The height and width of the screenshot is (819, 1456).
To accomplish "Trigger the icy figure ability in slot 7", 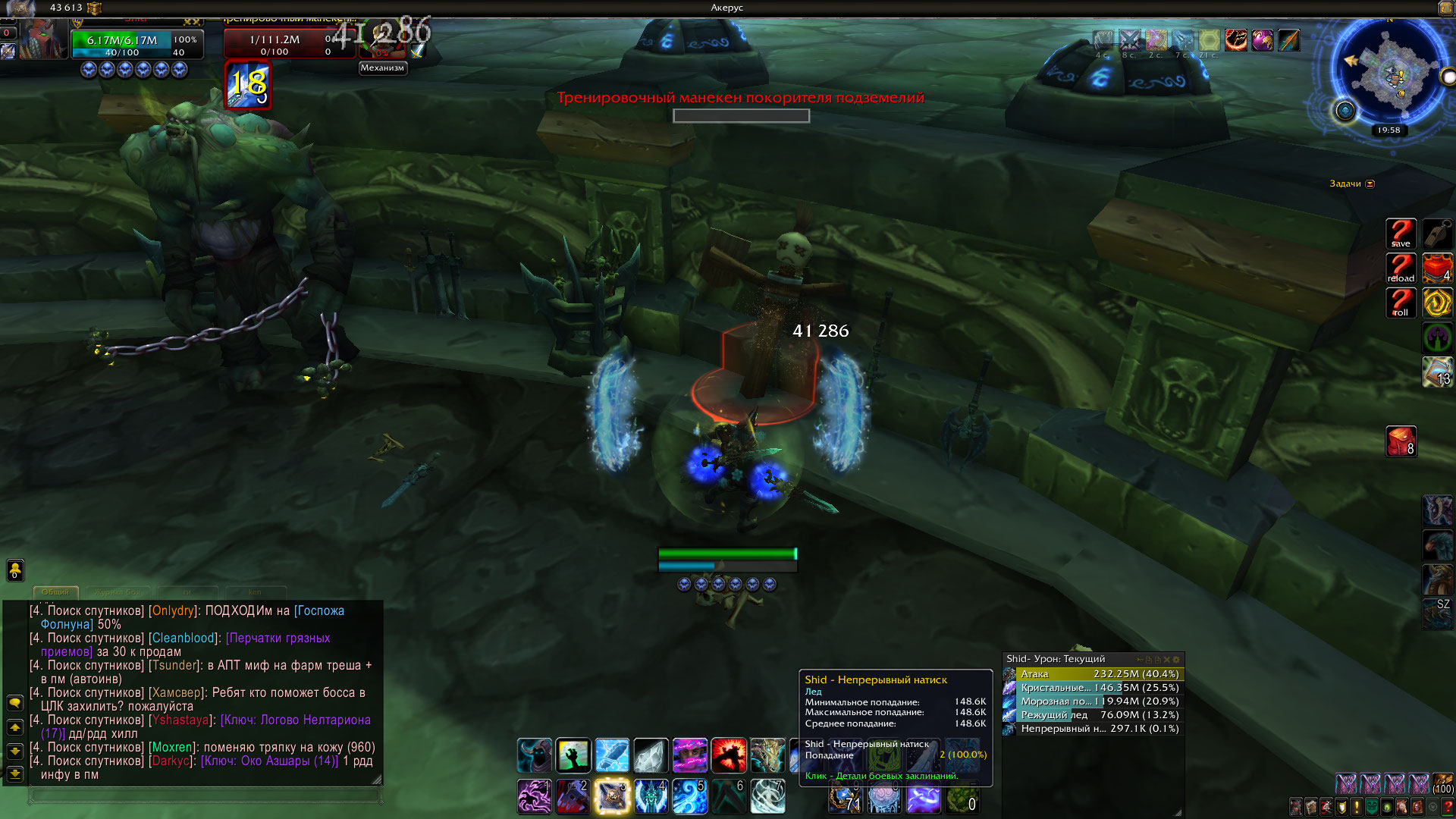I will coord(767,796).
